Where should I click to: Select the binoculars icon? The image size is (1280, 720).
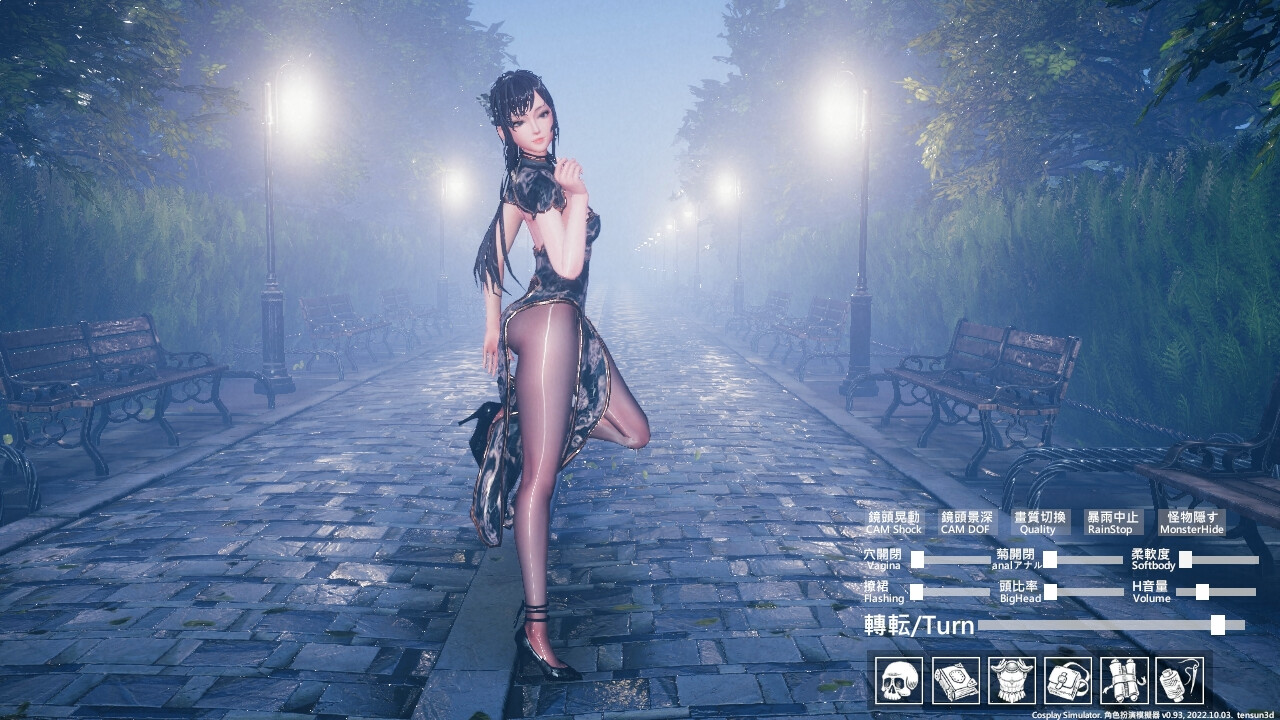(1123, 681)
